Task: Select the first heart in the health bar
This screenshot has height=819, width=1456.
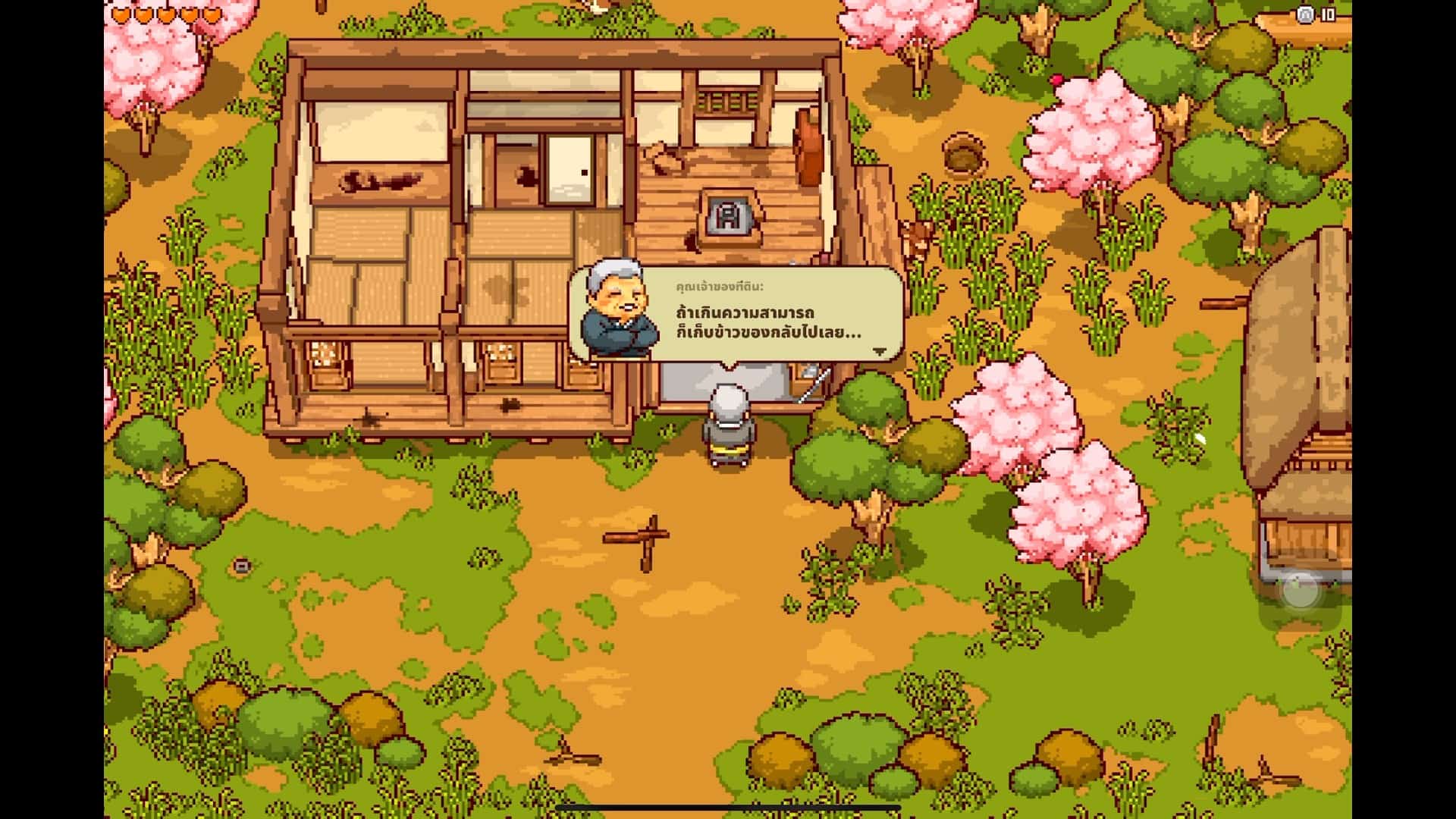Action: (119, 14)
